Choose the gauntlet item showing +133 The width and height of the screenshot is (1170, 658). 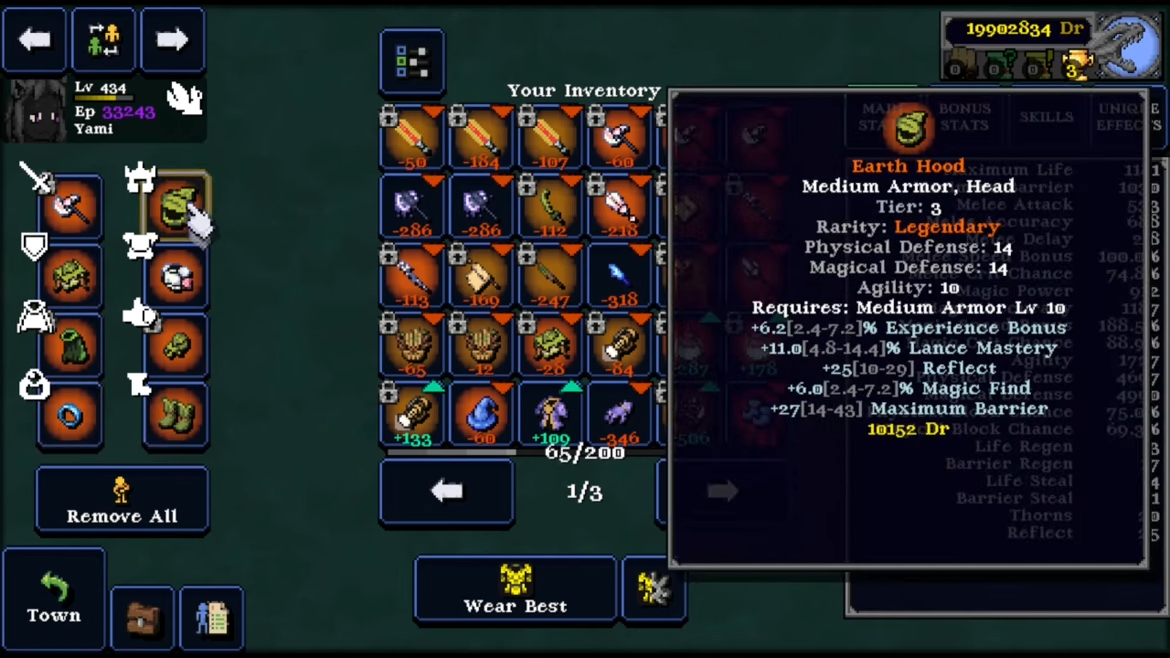click(x=412, y=414)
